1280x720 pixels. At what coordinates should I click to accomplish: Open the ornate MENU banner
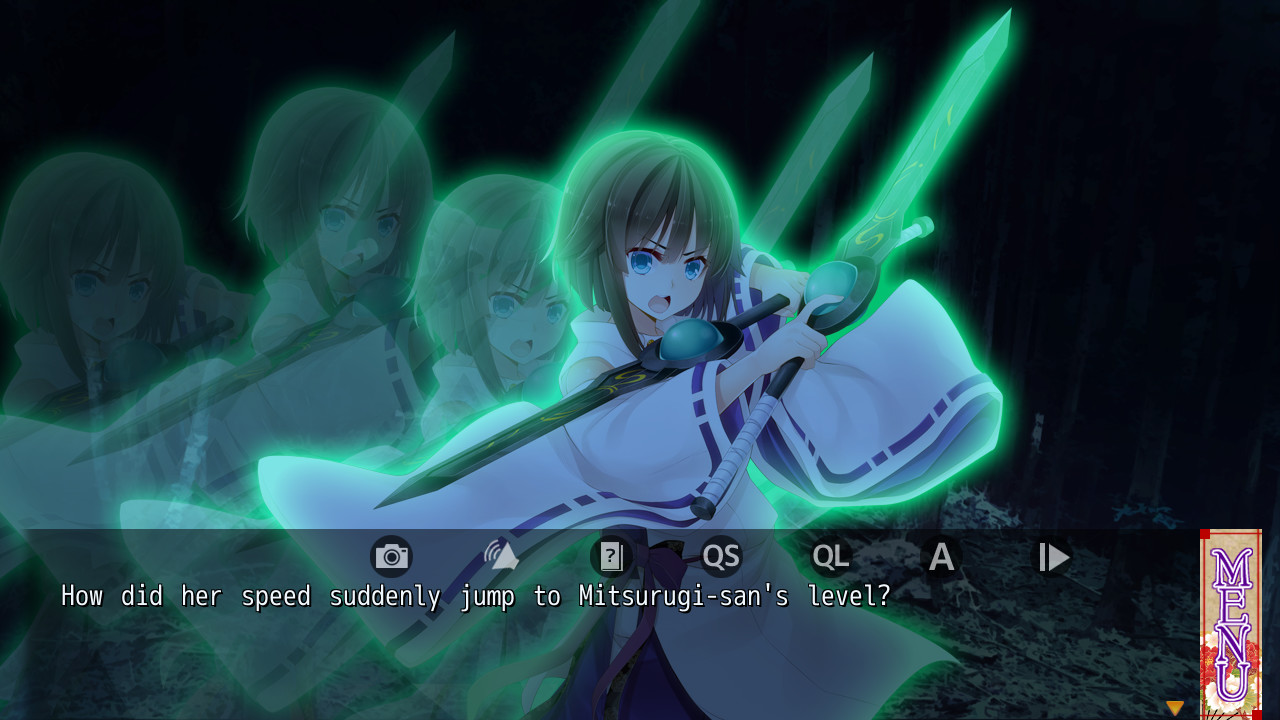tap(1231, 623)
